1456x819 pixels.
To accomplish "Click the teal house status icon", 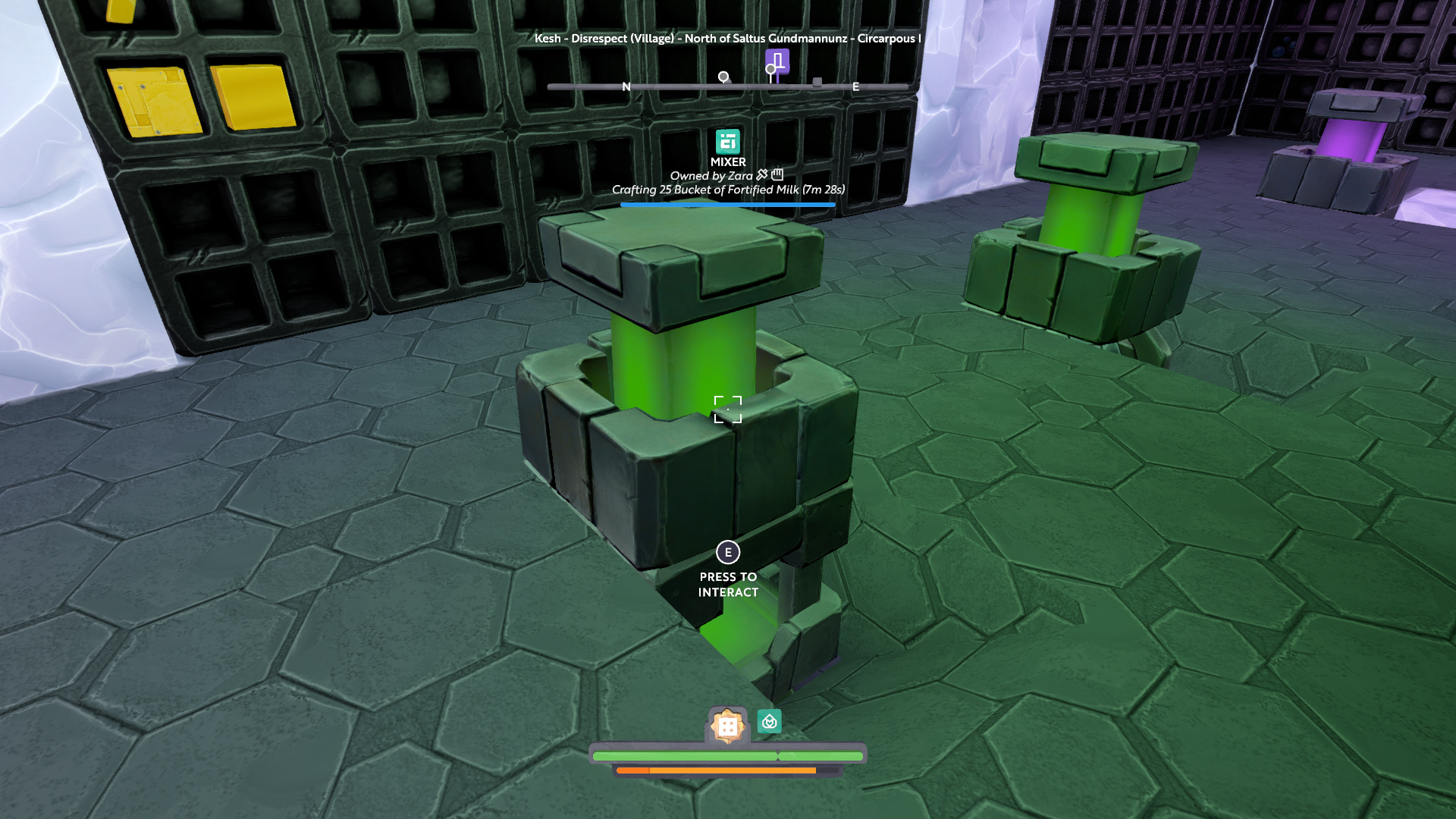I will (x=769, y=722).
